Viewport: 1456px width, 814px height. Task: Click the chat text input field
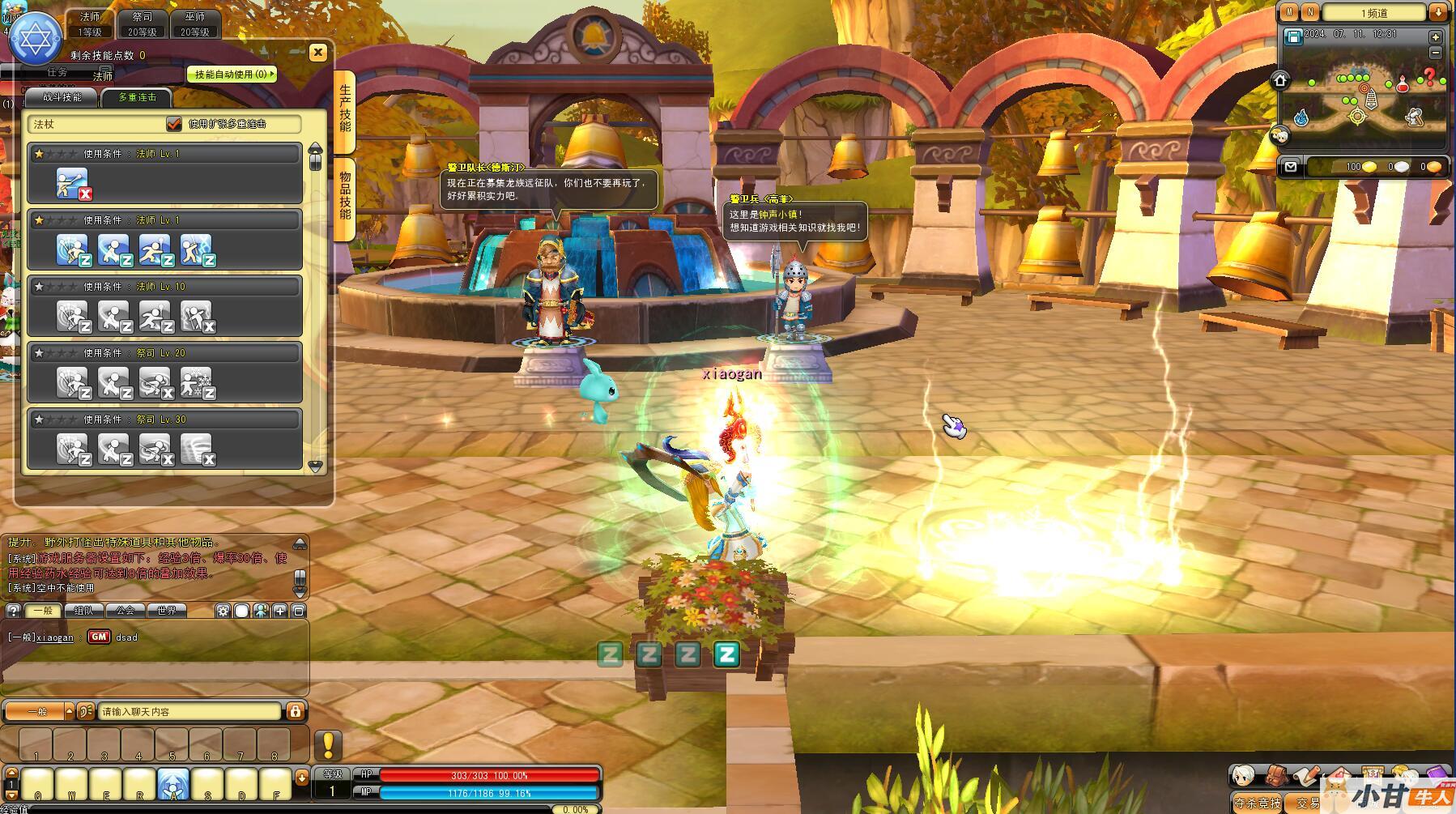click(x=190, y=711)
